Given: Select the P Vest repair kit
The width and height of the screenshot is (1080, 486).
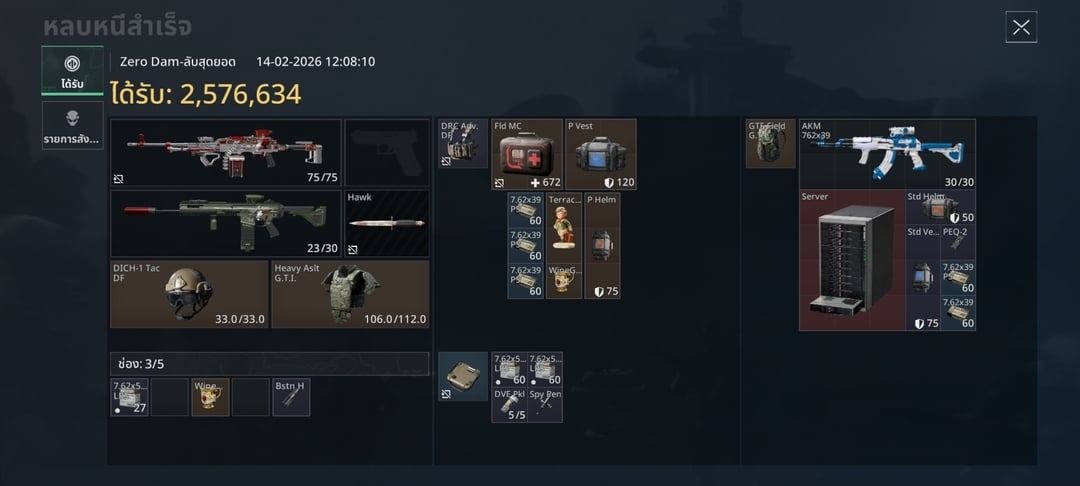Looking at the screenshot, I should point(601,155).
